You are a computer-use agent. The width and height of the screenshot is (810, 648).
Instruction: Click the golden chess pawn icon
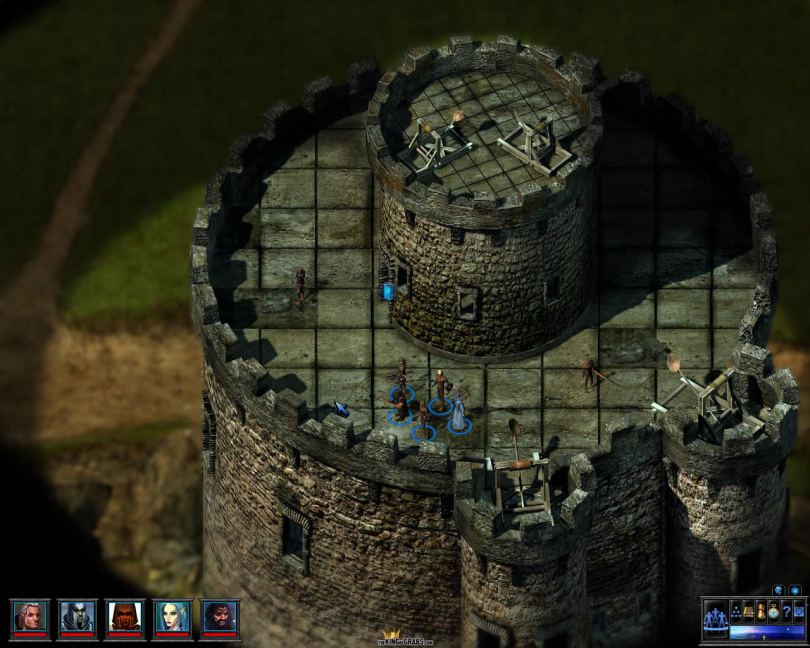pos(761,611)
